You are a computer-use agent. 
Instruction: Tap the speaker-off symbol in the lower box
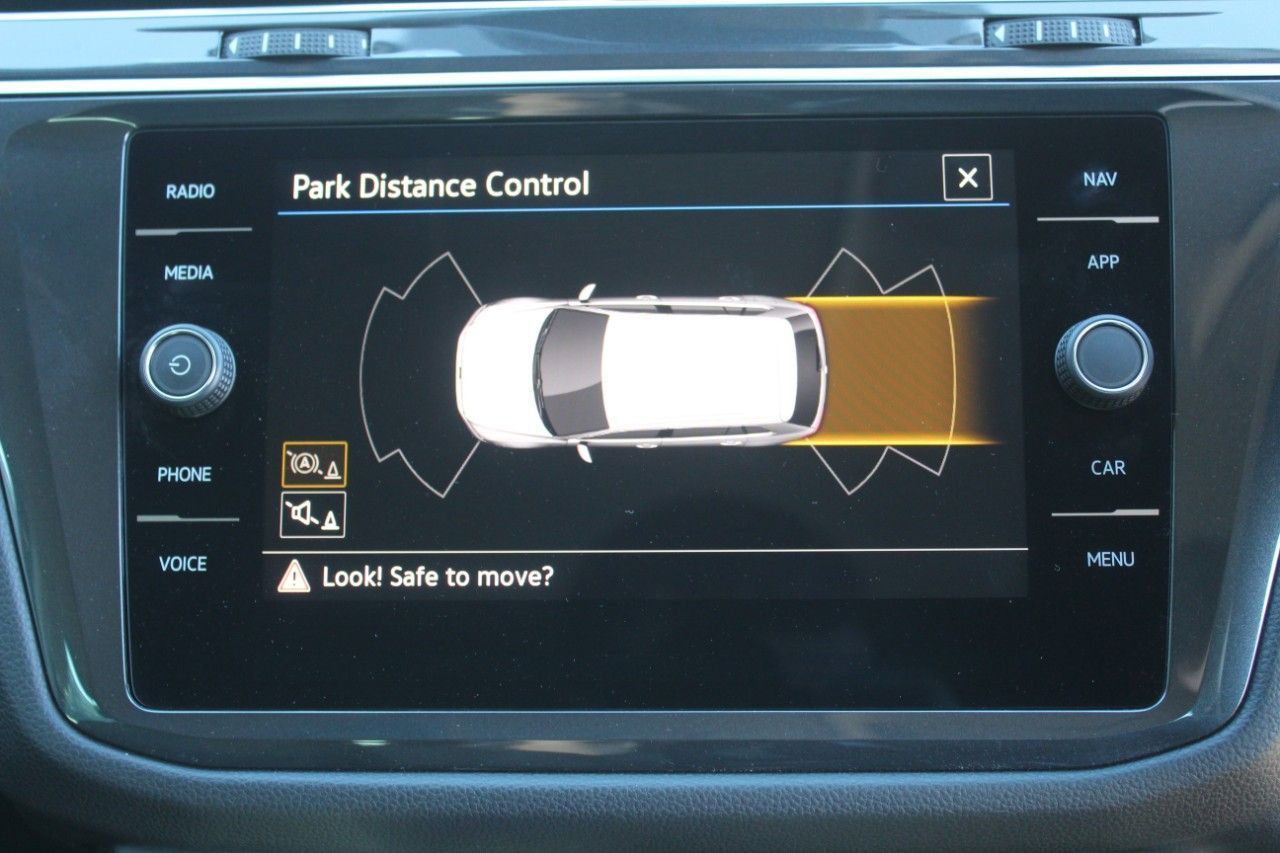[313, 513]
